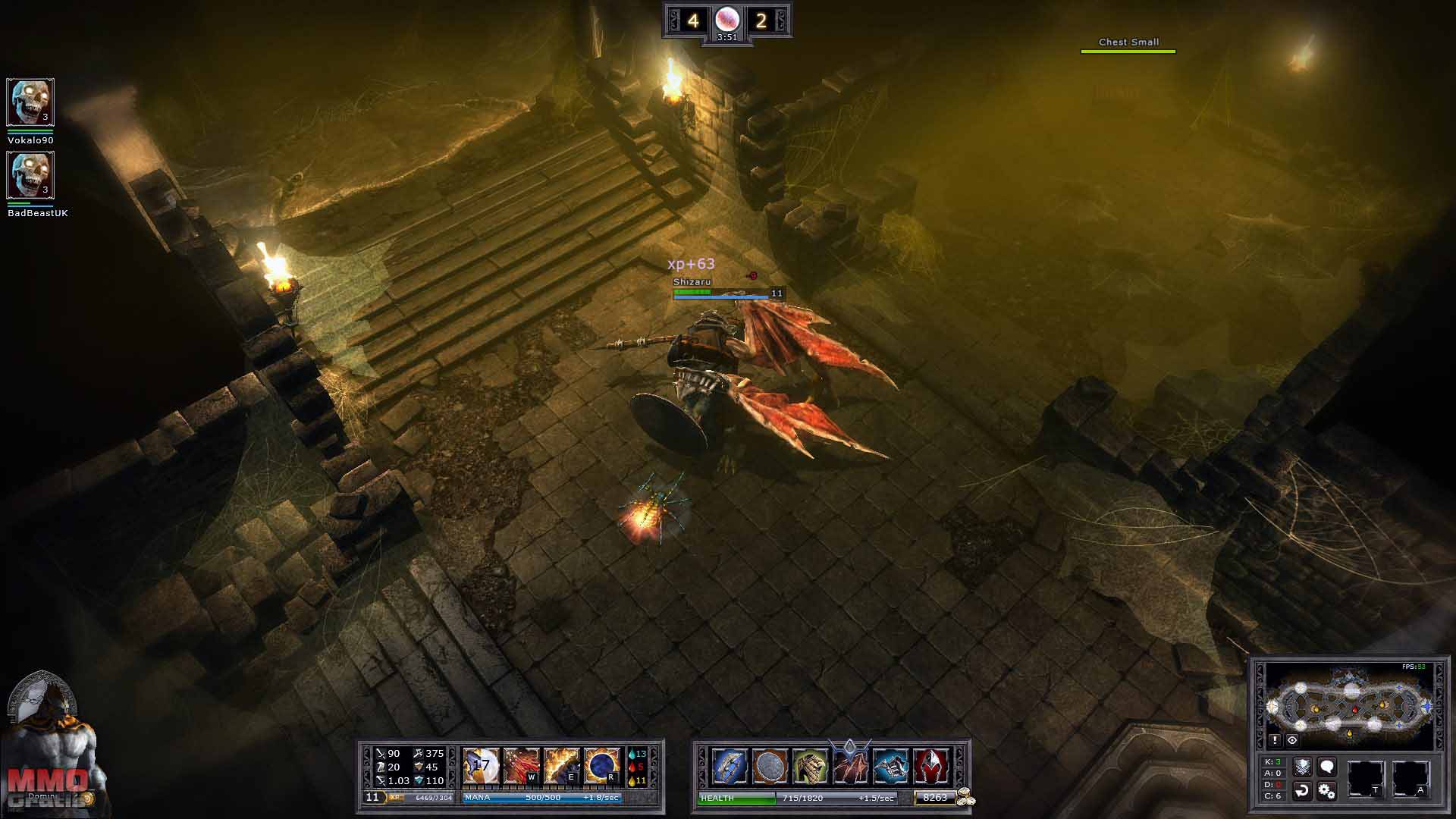The height and width of the screenshot is (819, 1456).
Task: Select teammate Vokalo90's skull portrait
Action: 30,102
